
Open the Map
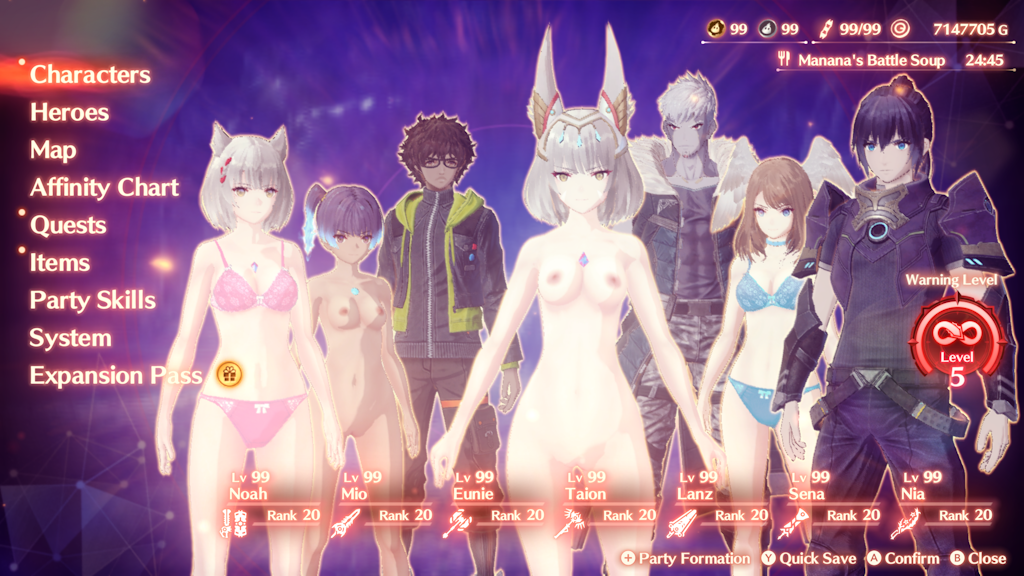53,150
